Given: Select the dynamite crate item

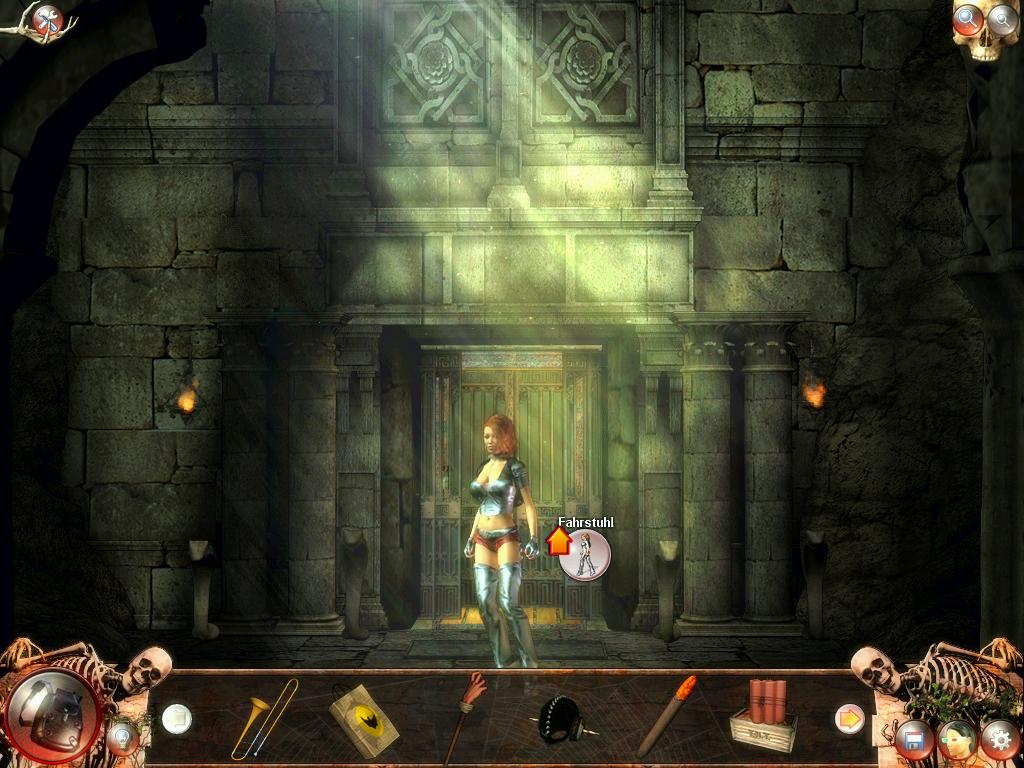Looking at the screenshot, I should (763, 717).
